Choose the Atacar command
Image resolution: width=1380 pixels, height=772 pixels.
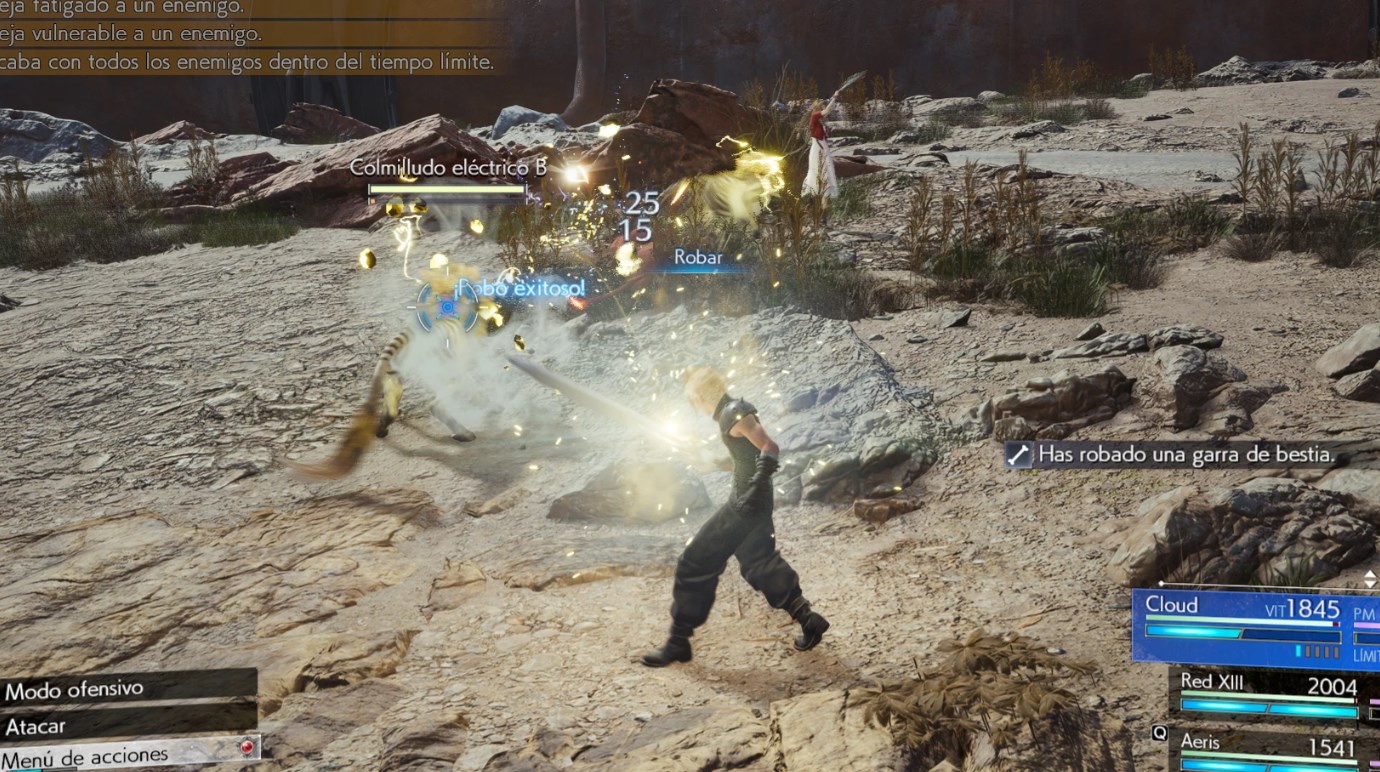[127, 725]
